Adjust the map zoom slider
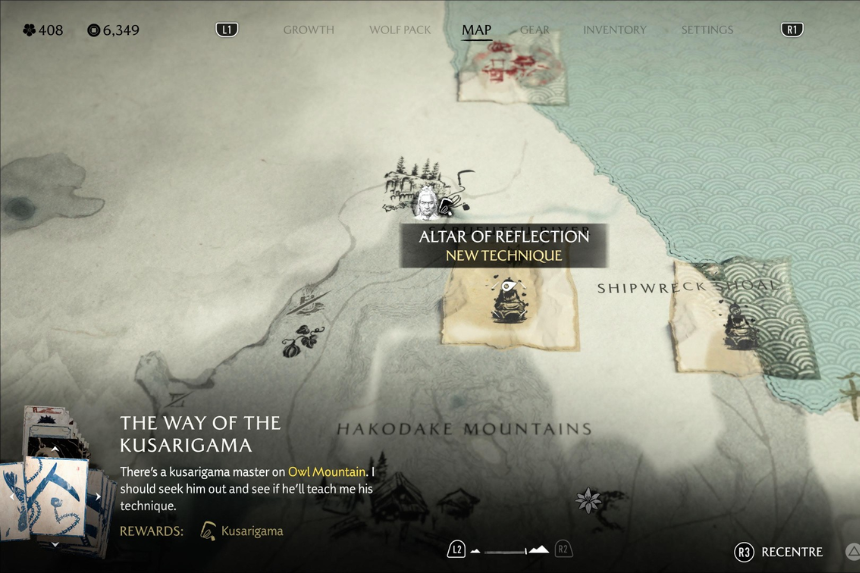Viewport: 860px width, 573px height. (x=510, y=550)
